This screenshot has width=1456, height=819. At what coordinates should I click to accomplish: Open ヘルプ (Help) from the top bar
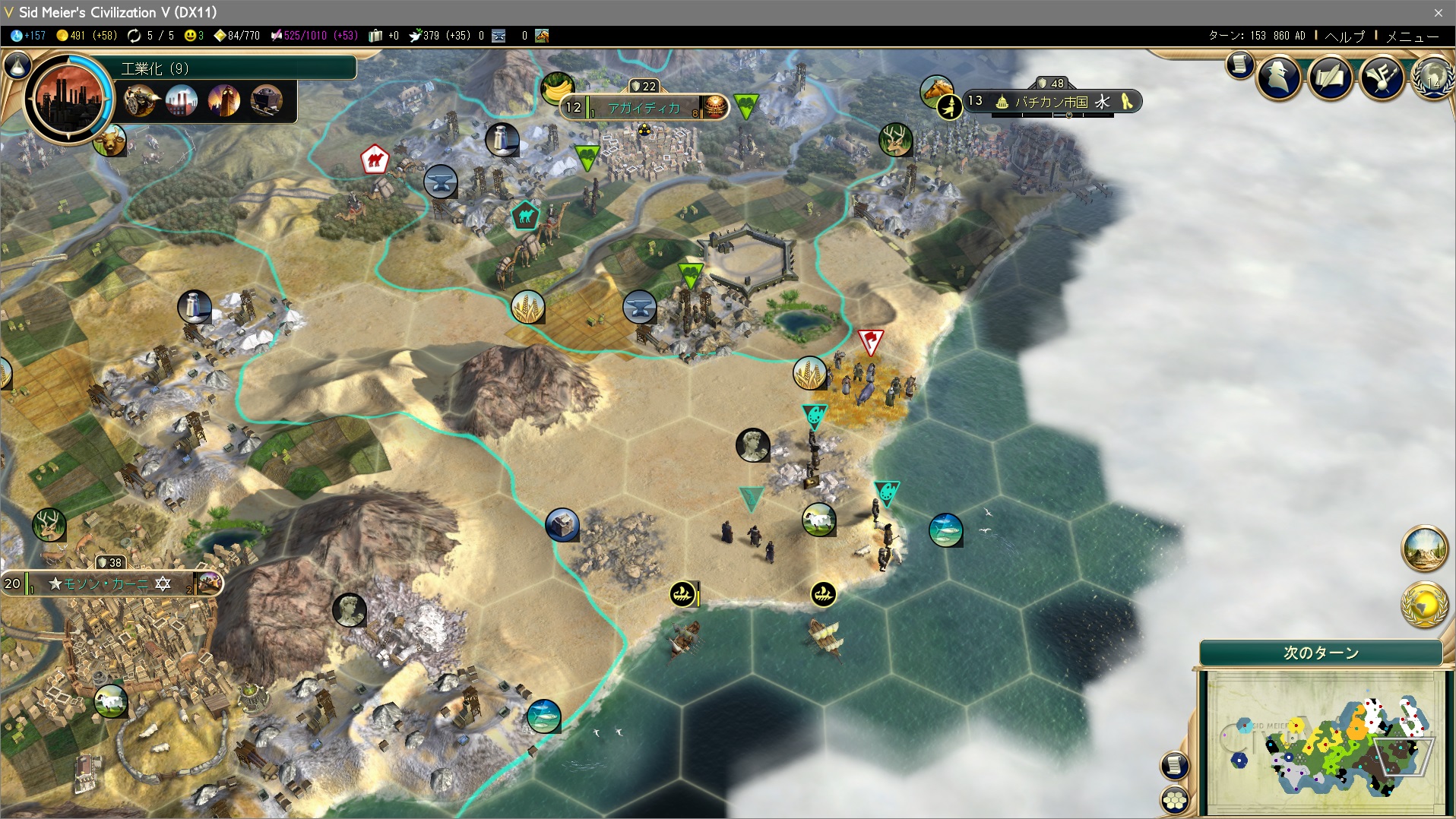click(x=1344, y=36)
